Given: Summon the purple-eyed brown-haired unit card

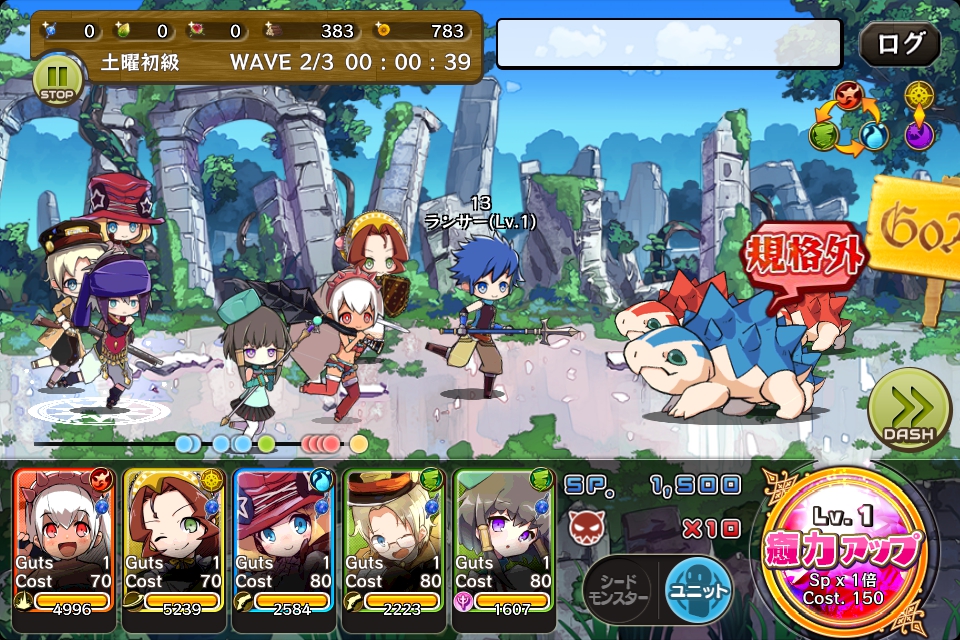Looking at the screenshot, I should 503,540.
